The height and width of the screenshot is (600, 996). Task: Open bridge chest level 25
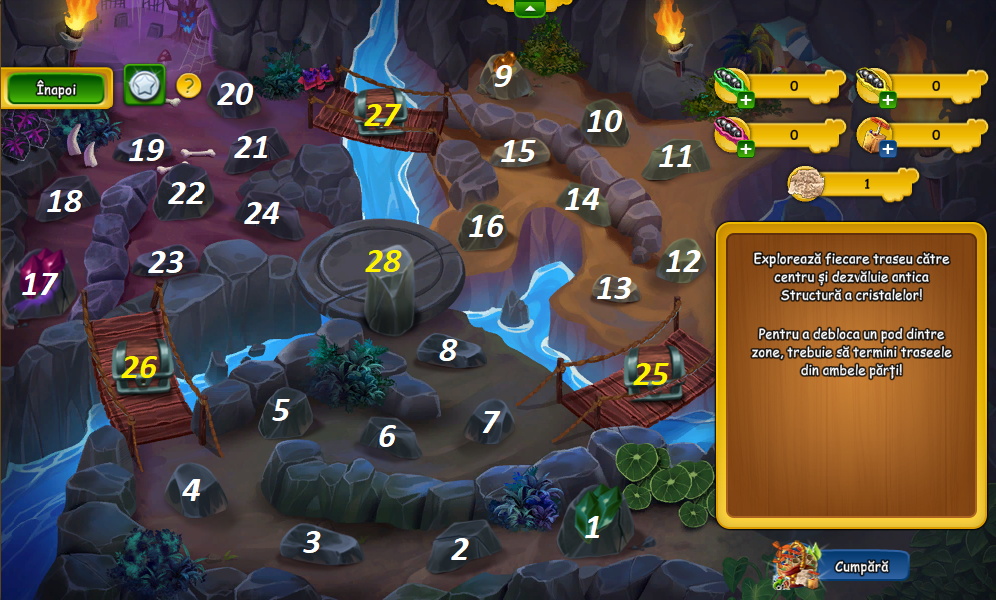651,373
